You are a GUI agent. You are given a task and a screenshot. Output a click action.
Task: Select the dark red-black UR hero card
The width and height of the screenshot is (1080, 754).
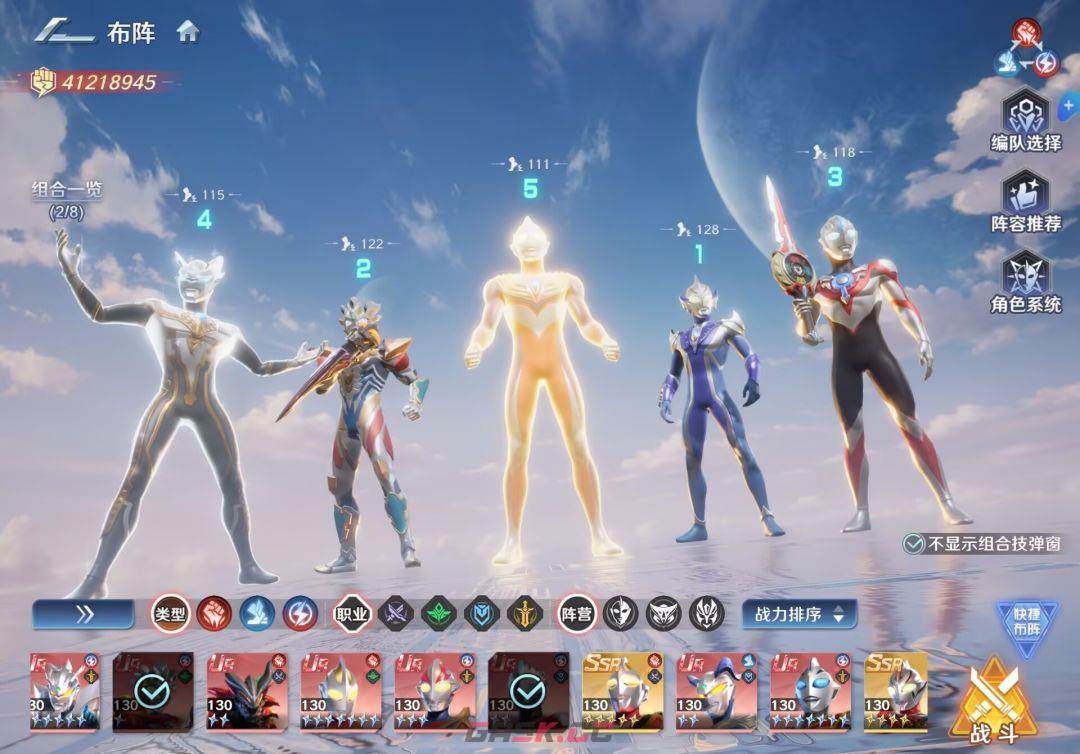tap(245, 691)
